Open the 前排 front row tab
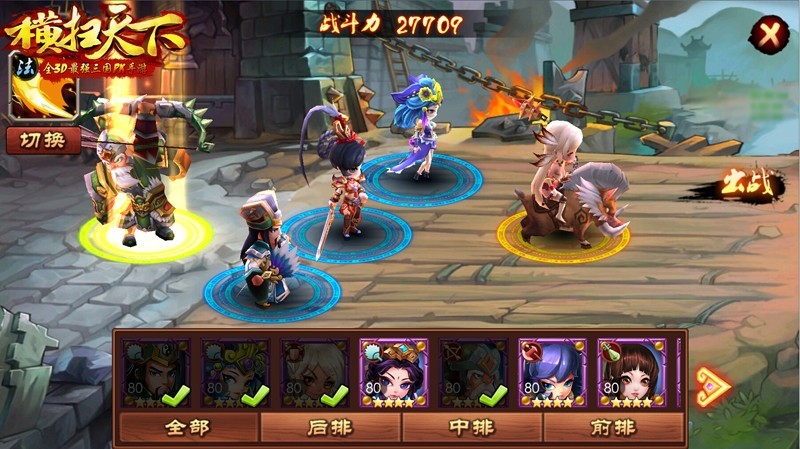The image size is (800, 449). [x=613, y=427]
